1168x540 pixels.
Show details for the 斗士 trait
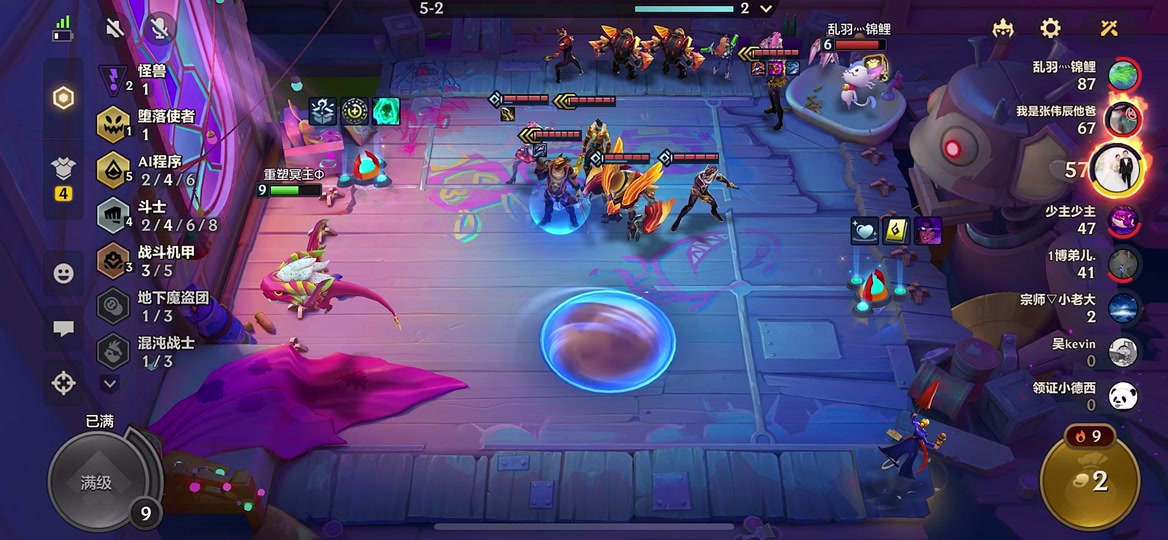coord(150,215)
